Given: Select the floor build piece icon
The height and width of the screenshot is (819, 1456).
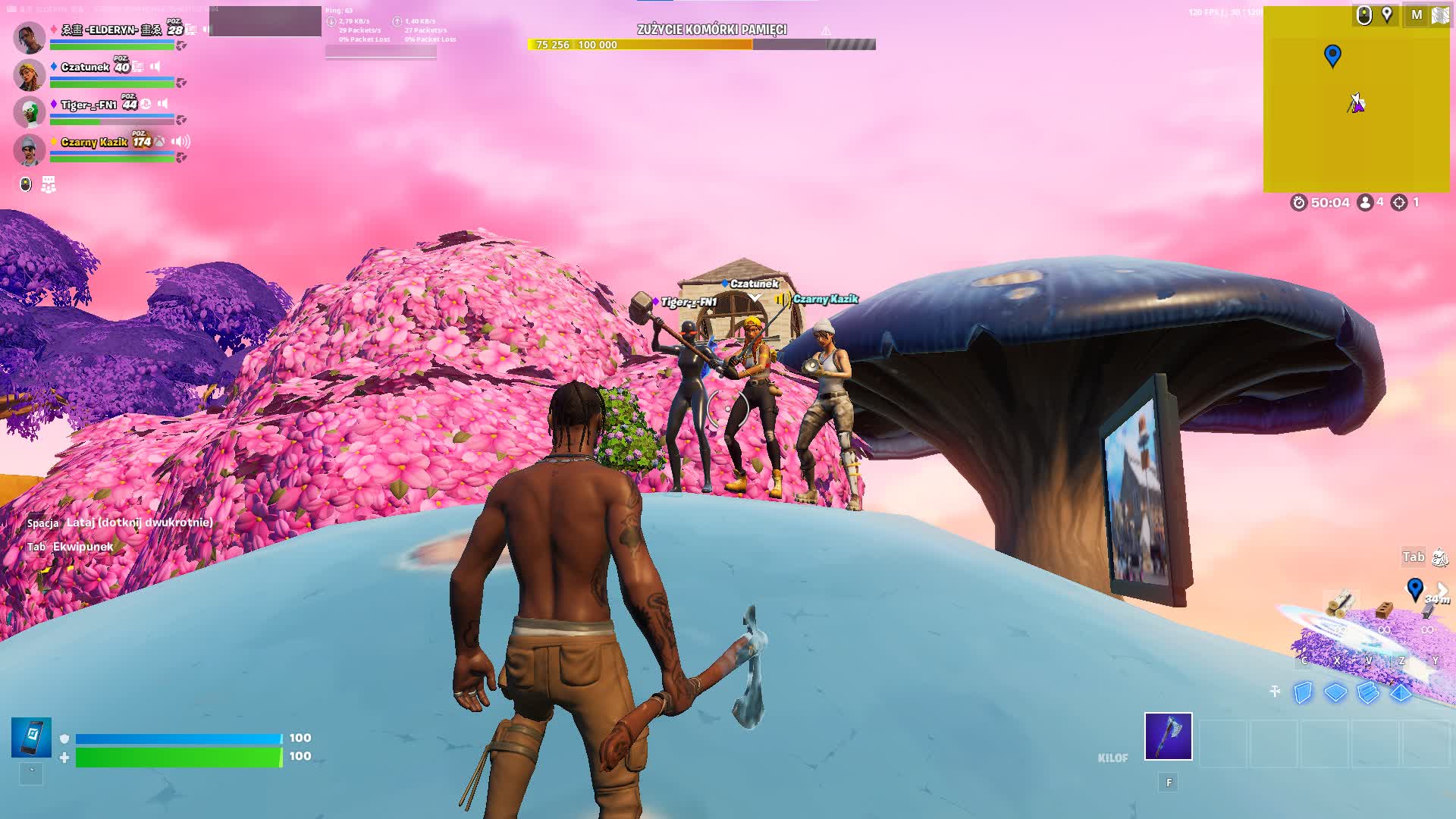Looking at the screenshot, I should (1335, 693).
